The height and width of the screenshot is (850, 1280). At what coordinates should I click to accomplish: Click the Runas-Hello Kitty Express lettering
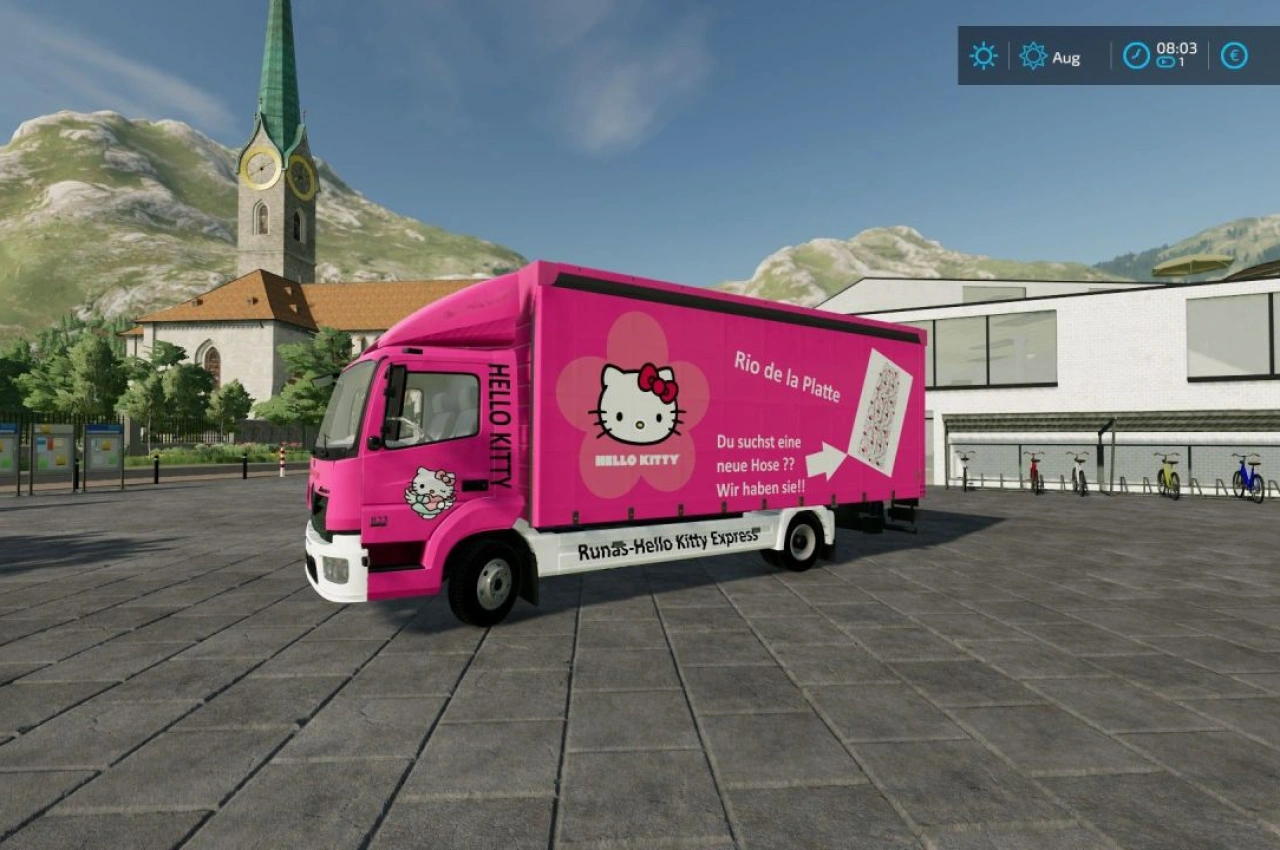pyautogui.click(x=668, y=541)
